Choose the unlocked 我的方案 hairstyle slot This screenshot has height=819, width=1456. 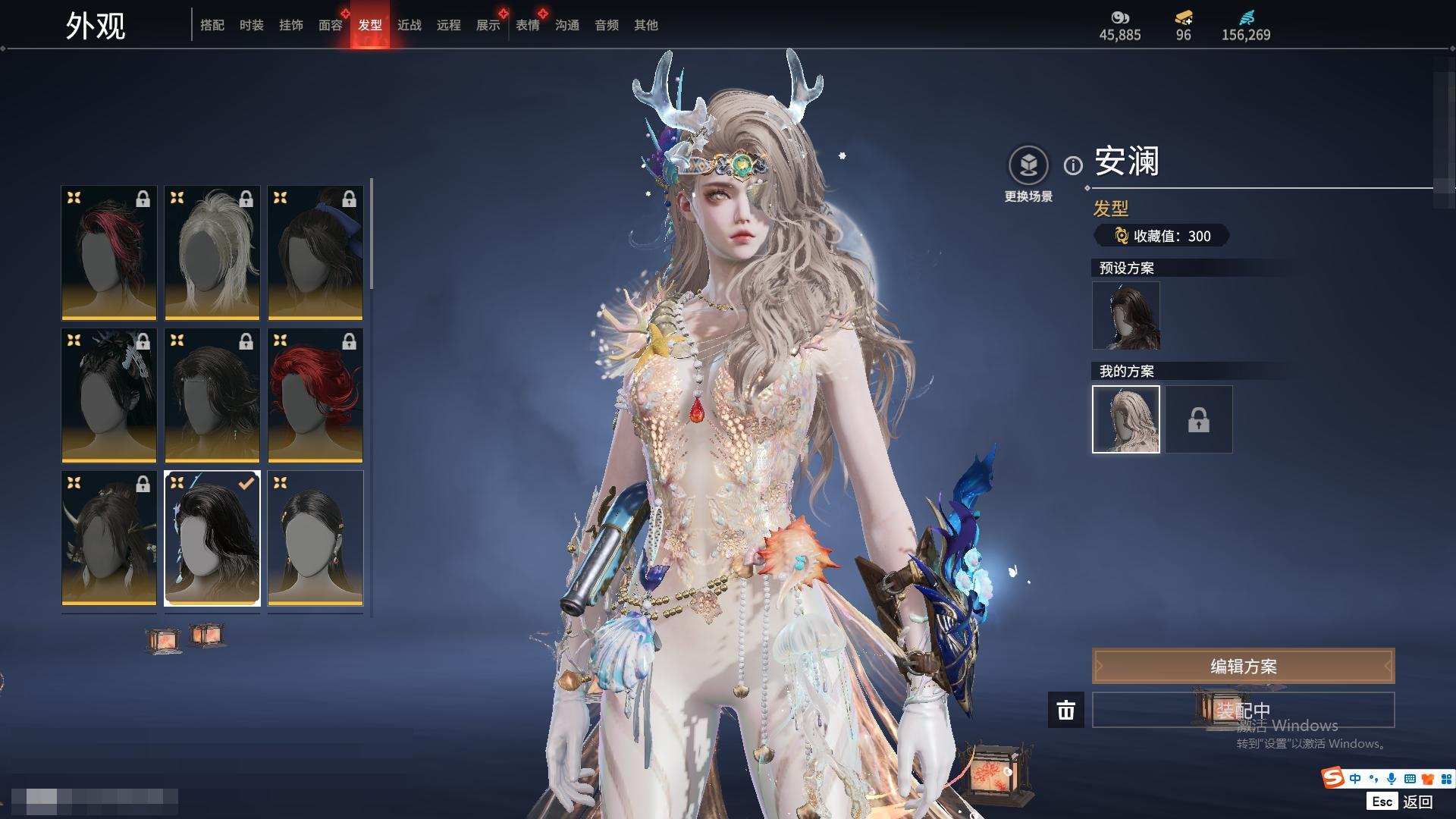pyautogui.click(x=1126, y=419)
